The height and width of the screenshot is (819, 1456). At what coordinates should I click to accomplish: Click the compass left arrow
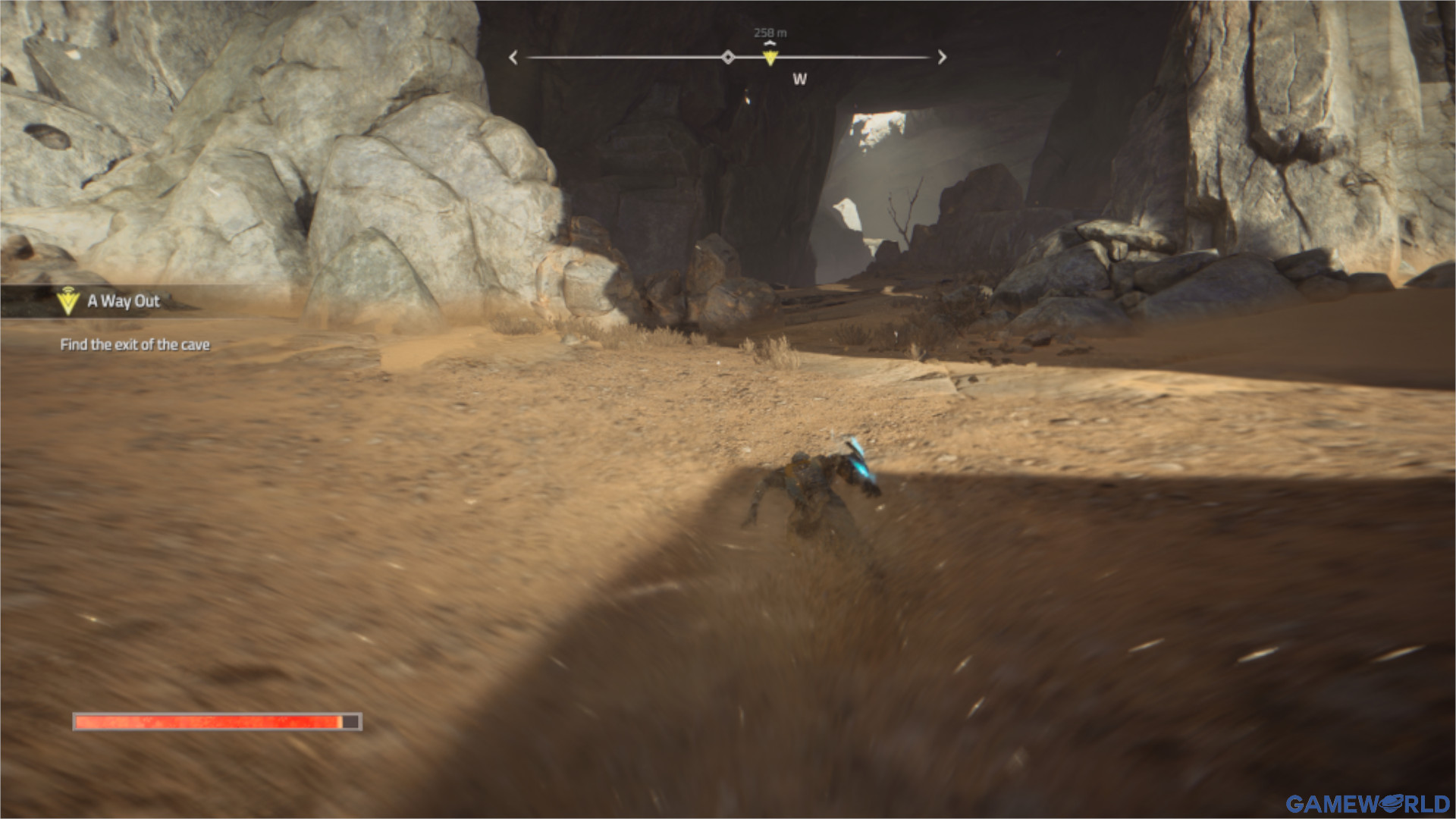513,58
